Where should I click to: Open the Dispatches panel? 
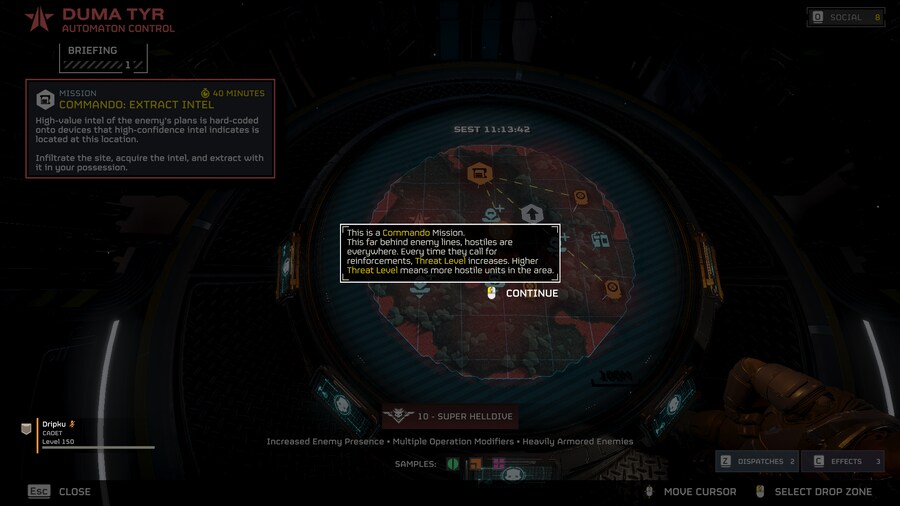[x=757, y=461]
